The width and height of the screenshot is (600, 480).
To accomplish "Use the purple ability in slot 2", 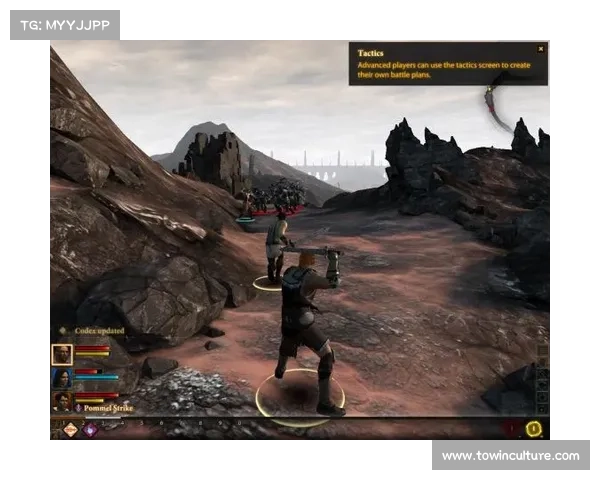I will pyautogui.click(x=90, y=429).
